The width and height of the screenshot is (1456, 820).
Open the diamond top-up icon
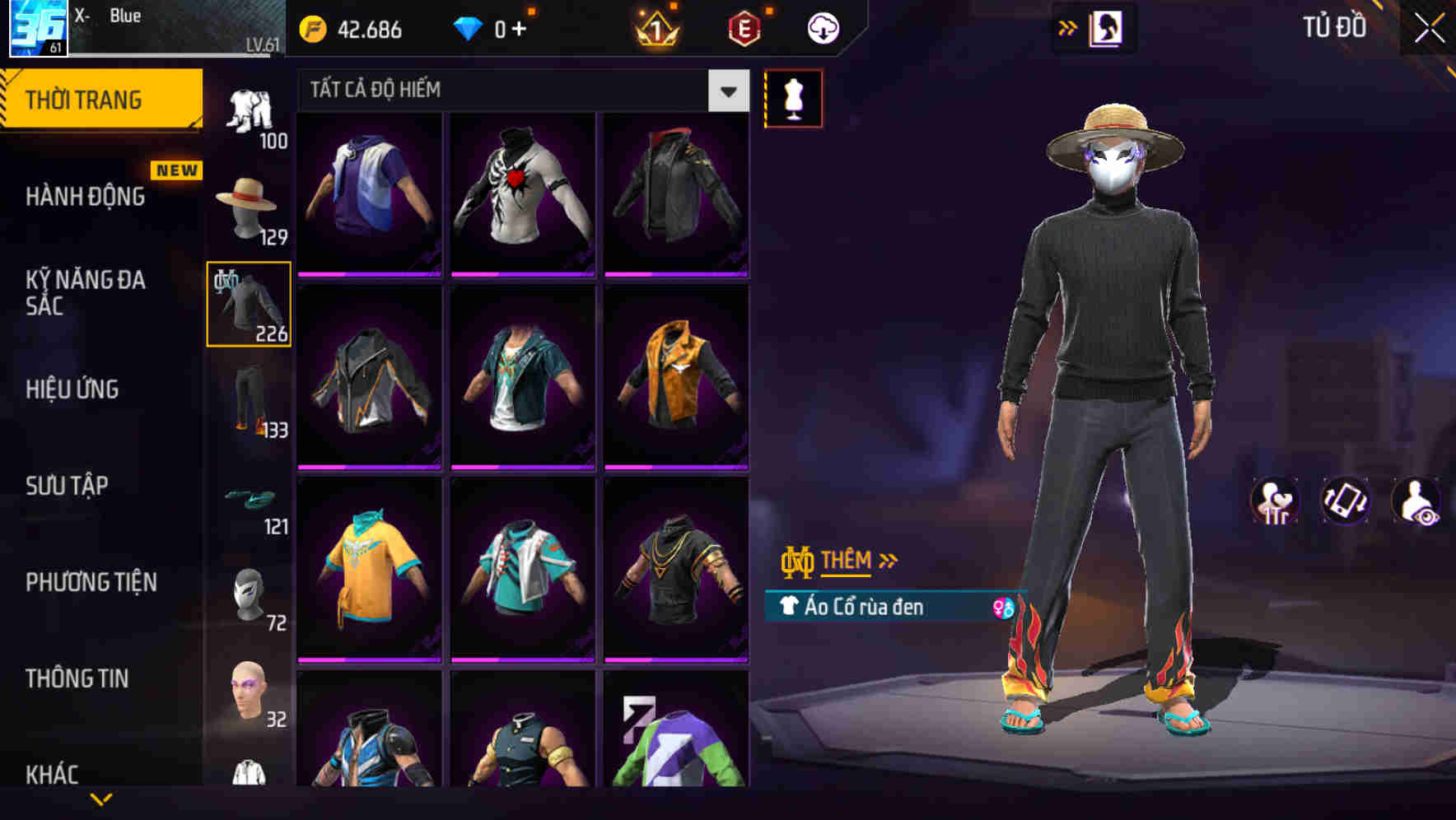pos(469,28)
